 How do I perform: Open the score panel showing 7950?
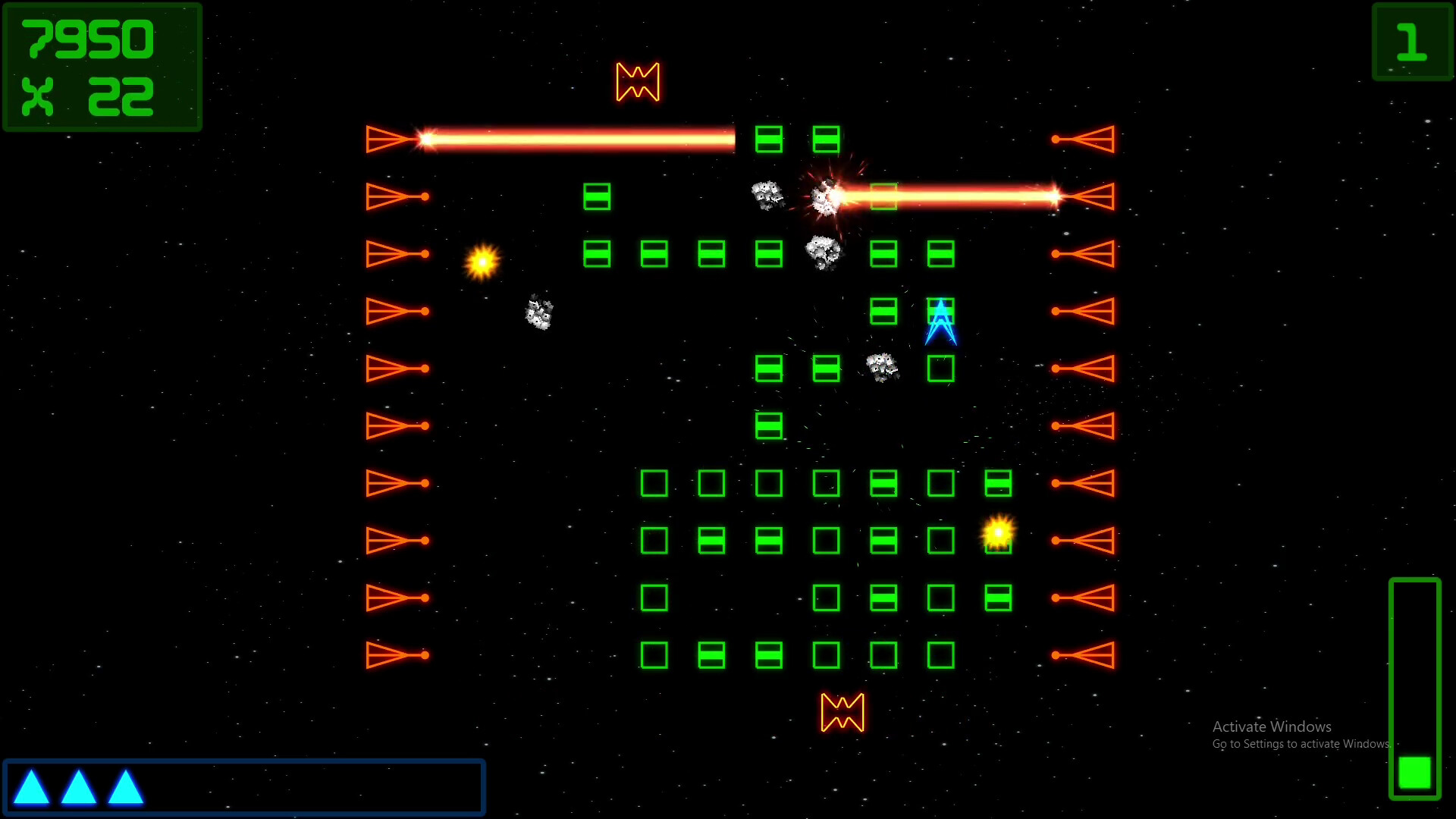click(x=87, y=40)
